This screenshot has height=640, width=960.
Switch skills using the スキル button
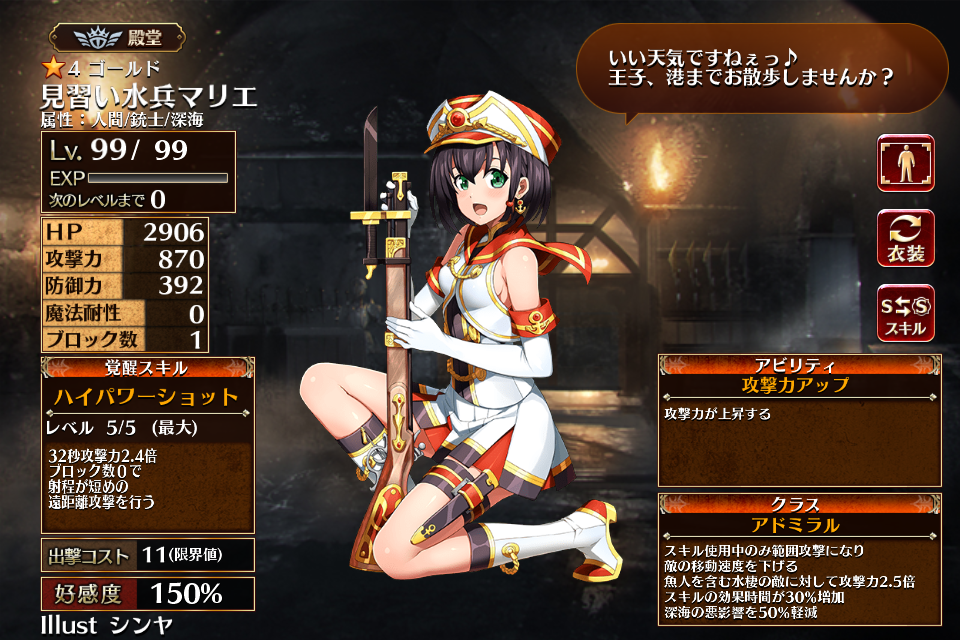coord(906,312)
